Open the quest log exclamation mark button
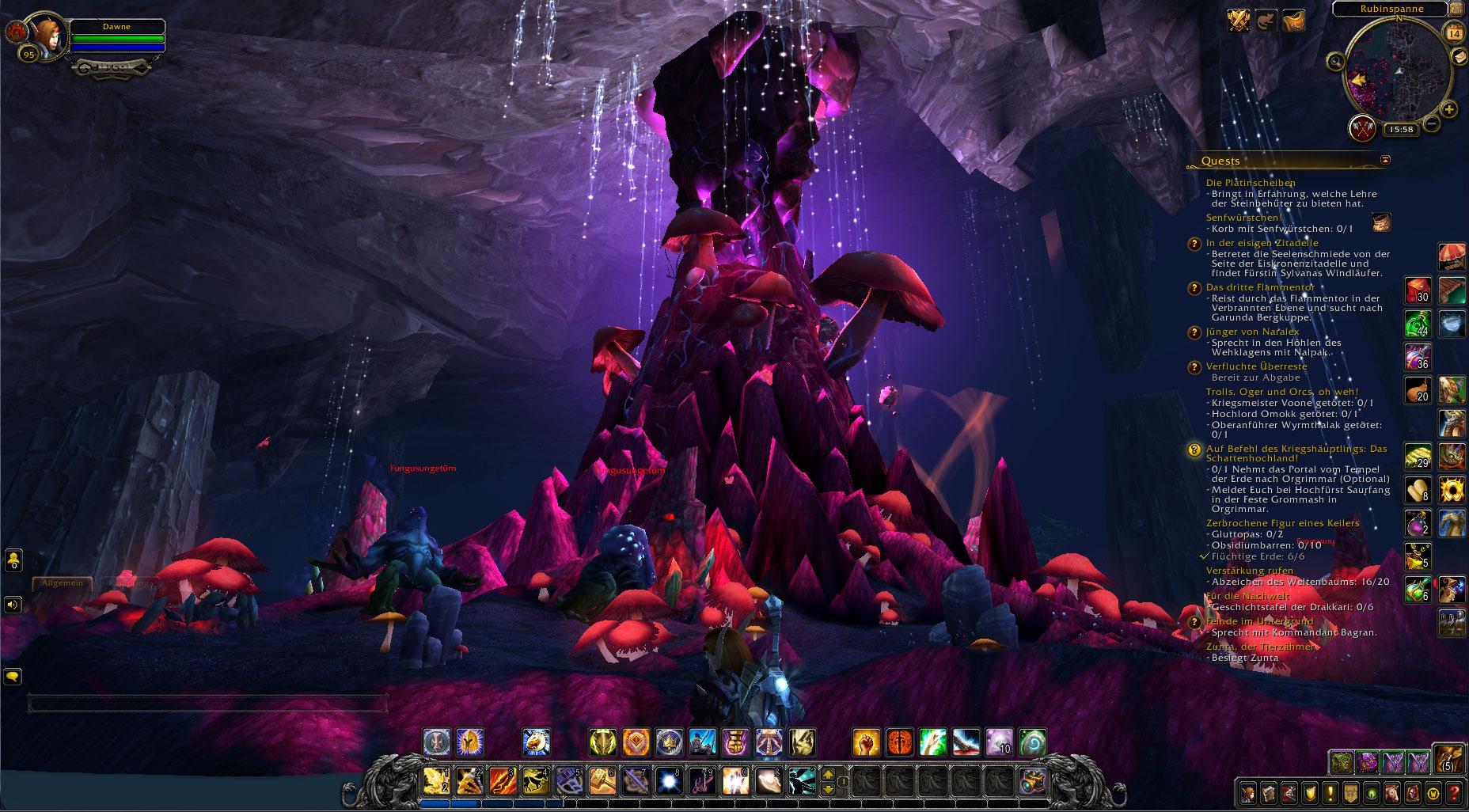The height and width of the screenshot is (812, 1469). point(1330,791)
